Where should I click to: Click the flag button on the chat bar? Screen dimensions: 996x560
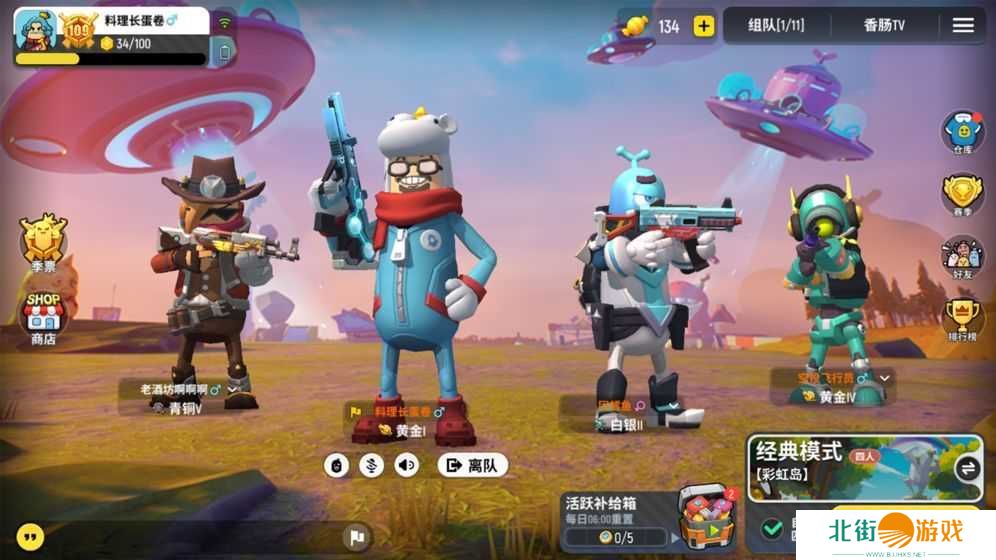(356, 538)
